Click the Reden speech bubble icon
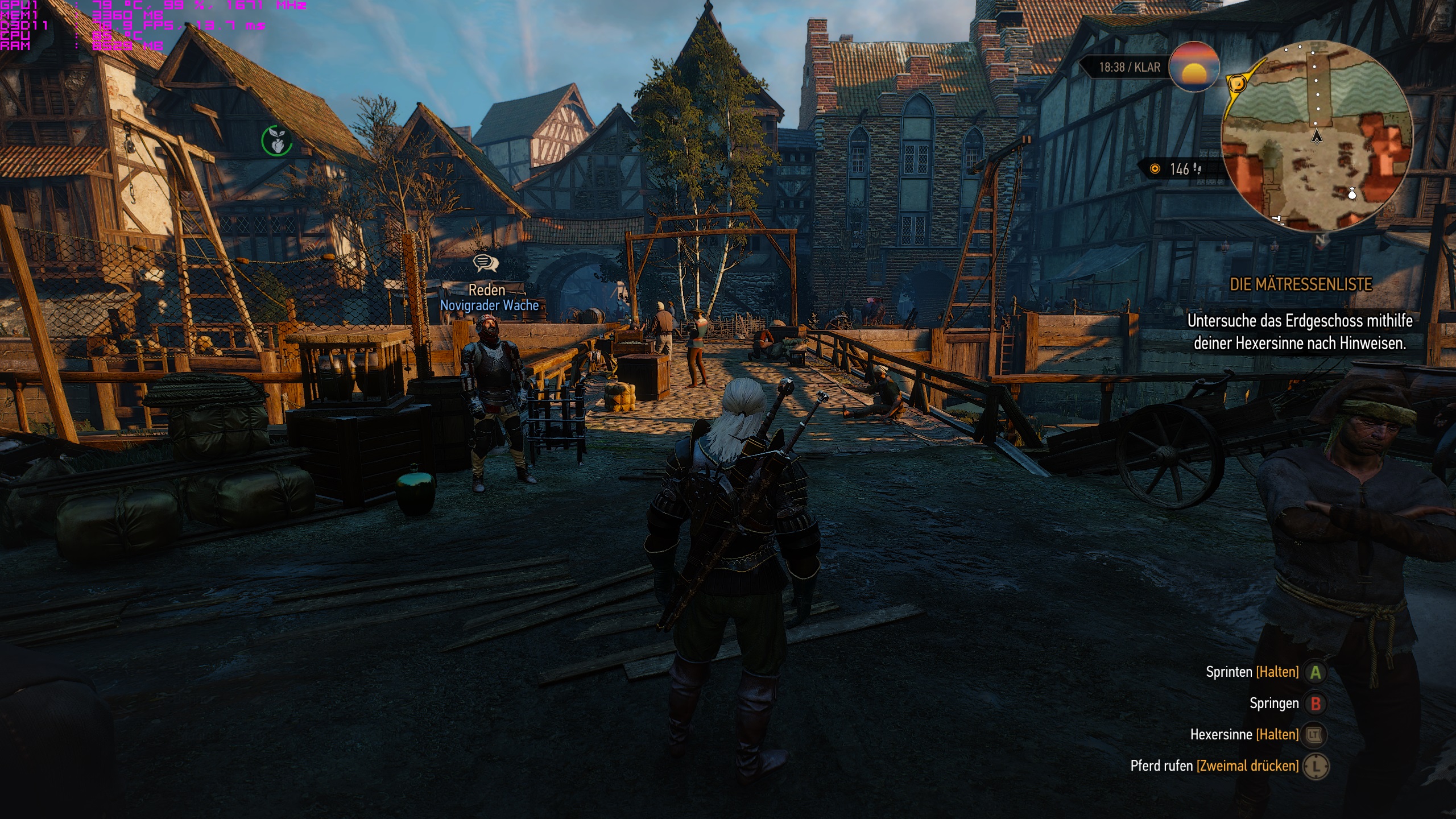The image size is (1456, 819). click(x=485, y=263)
